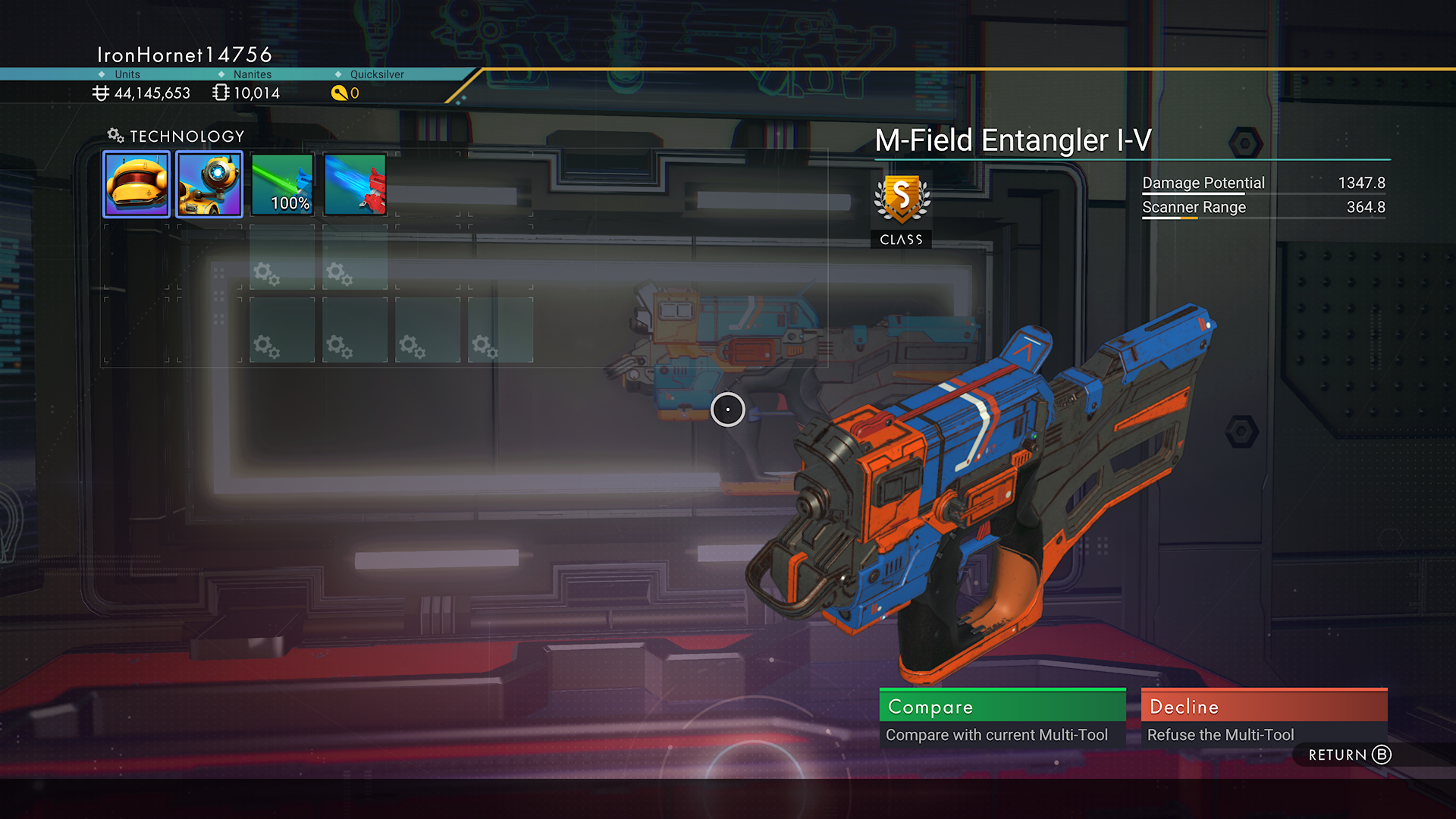Viewport: 1456px width, 819px height.
Task: Click the Units currency icon
Action: pos(102,93)
